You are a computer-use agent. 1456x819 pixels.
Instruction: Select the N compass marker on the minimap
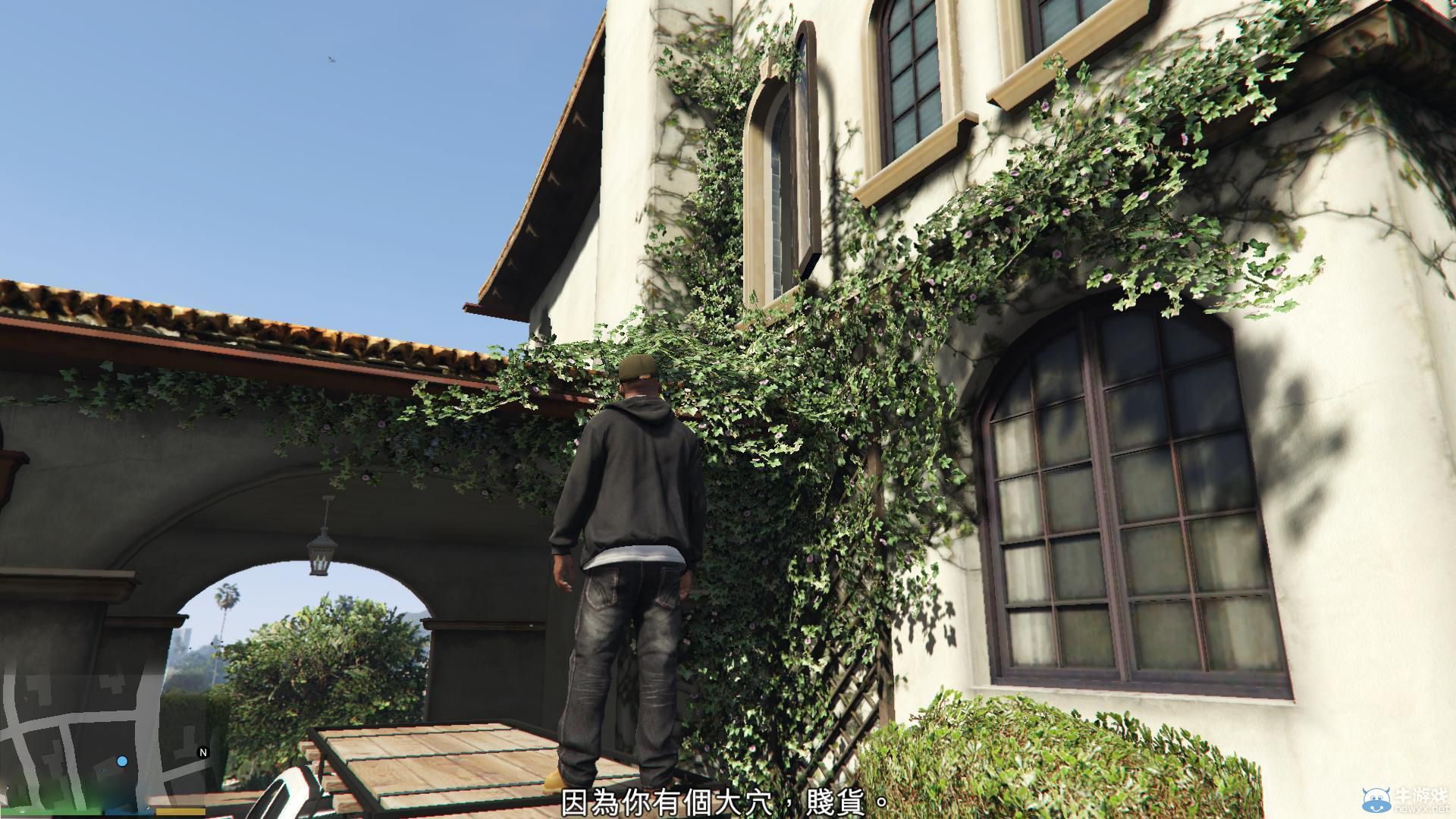point(202,752)
